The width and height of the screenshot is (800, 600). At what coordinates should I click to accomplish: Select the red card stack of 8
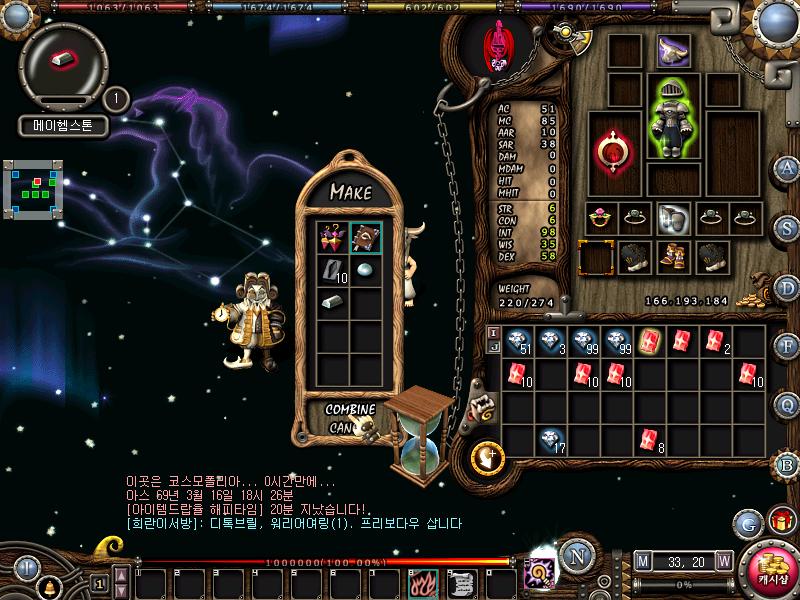pyautogui.click(x=648, y=438)
